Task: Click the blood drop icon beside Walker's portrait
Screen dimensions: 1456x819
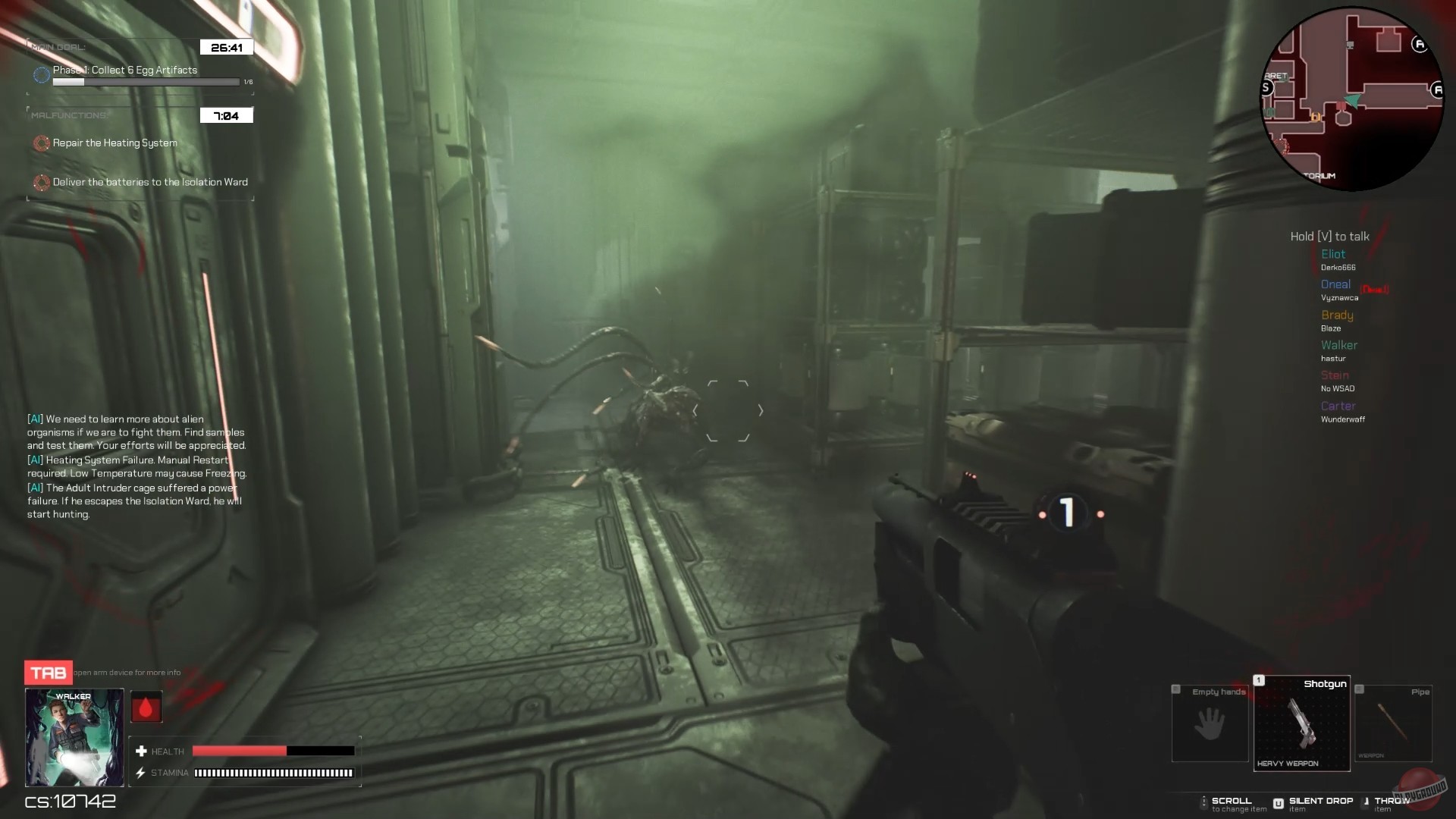Action: tap(146, 706)
